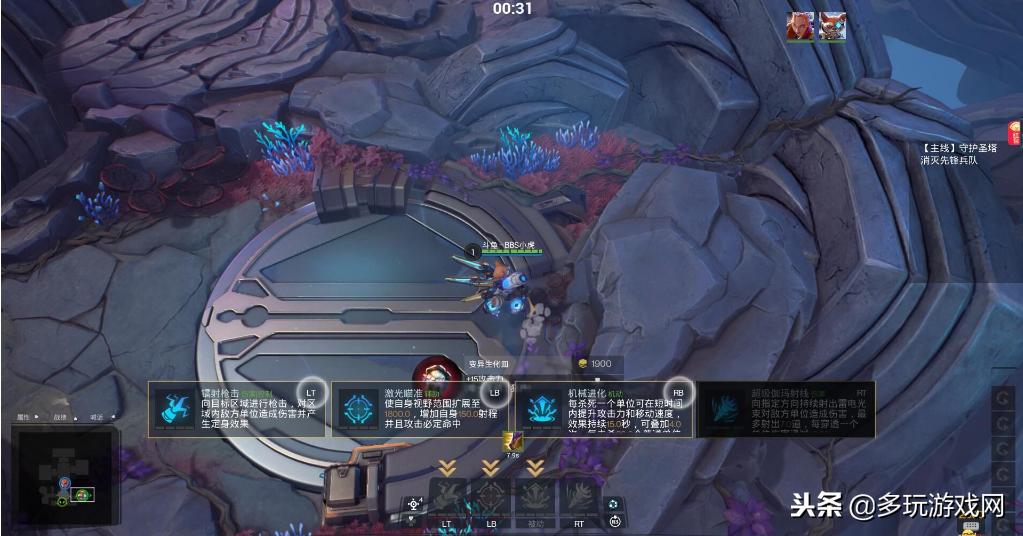Select the 被动 passive skill icon
This screenshot has width=1023, height=536.
pos(535,497)
